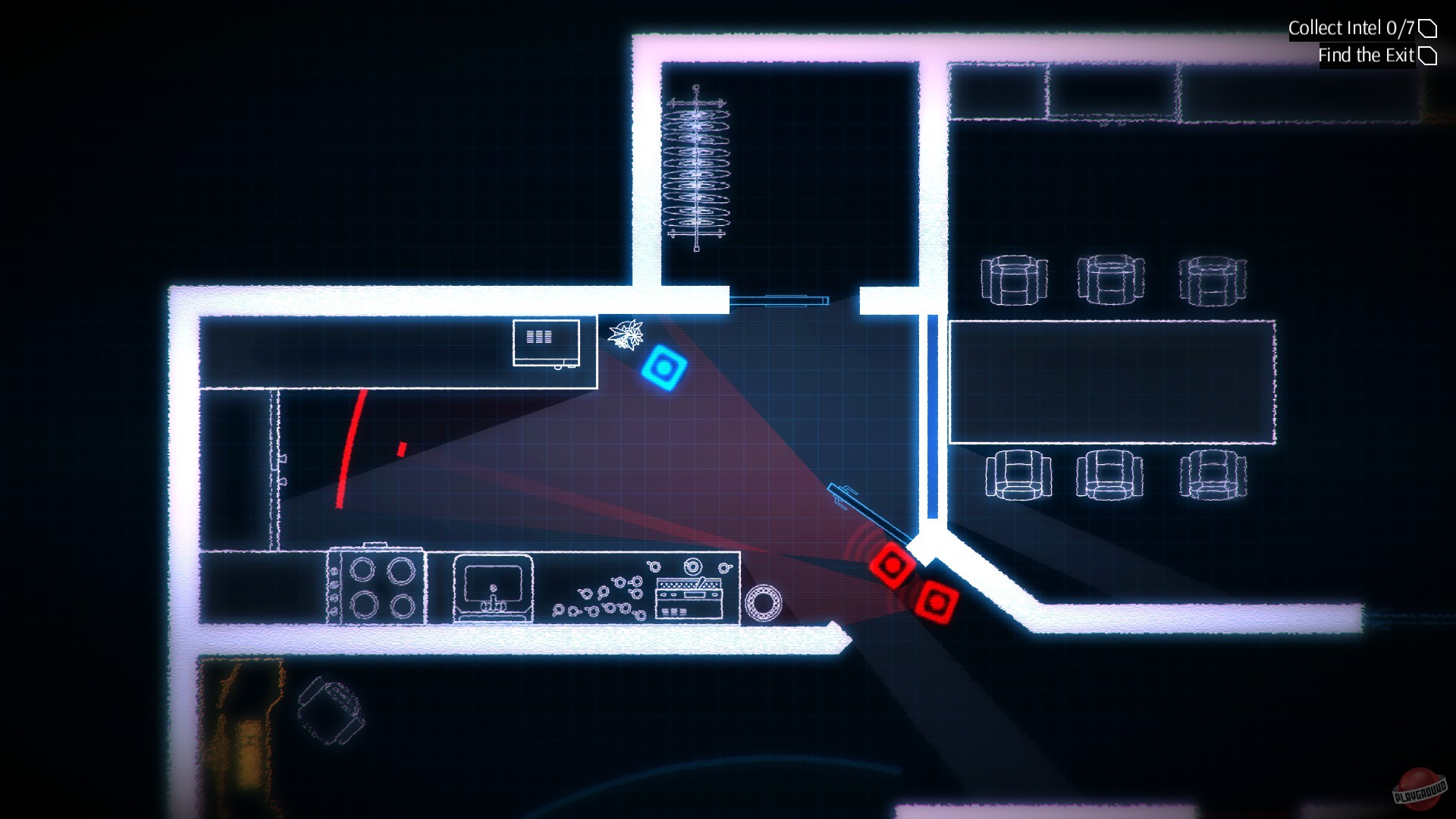The width and height of the screenshot is (1456, 819).
Task: Select the potted plant near the cabinet
Action: pyautogui.click(x=626, y=336)
